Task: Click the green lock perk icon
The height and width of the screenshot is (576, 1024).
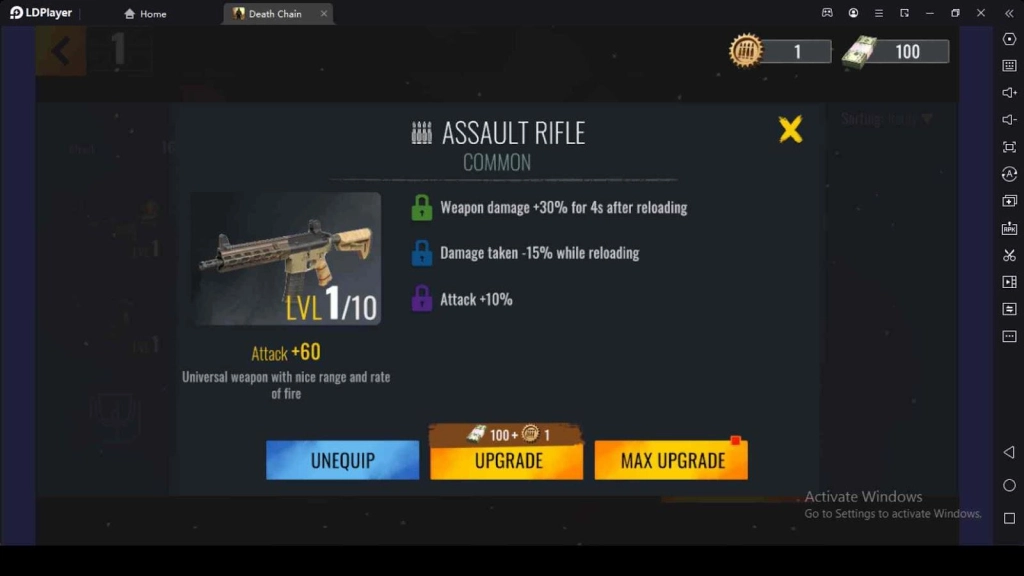Action: (x=422, y=208)
